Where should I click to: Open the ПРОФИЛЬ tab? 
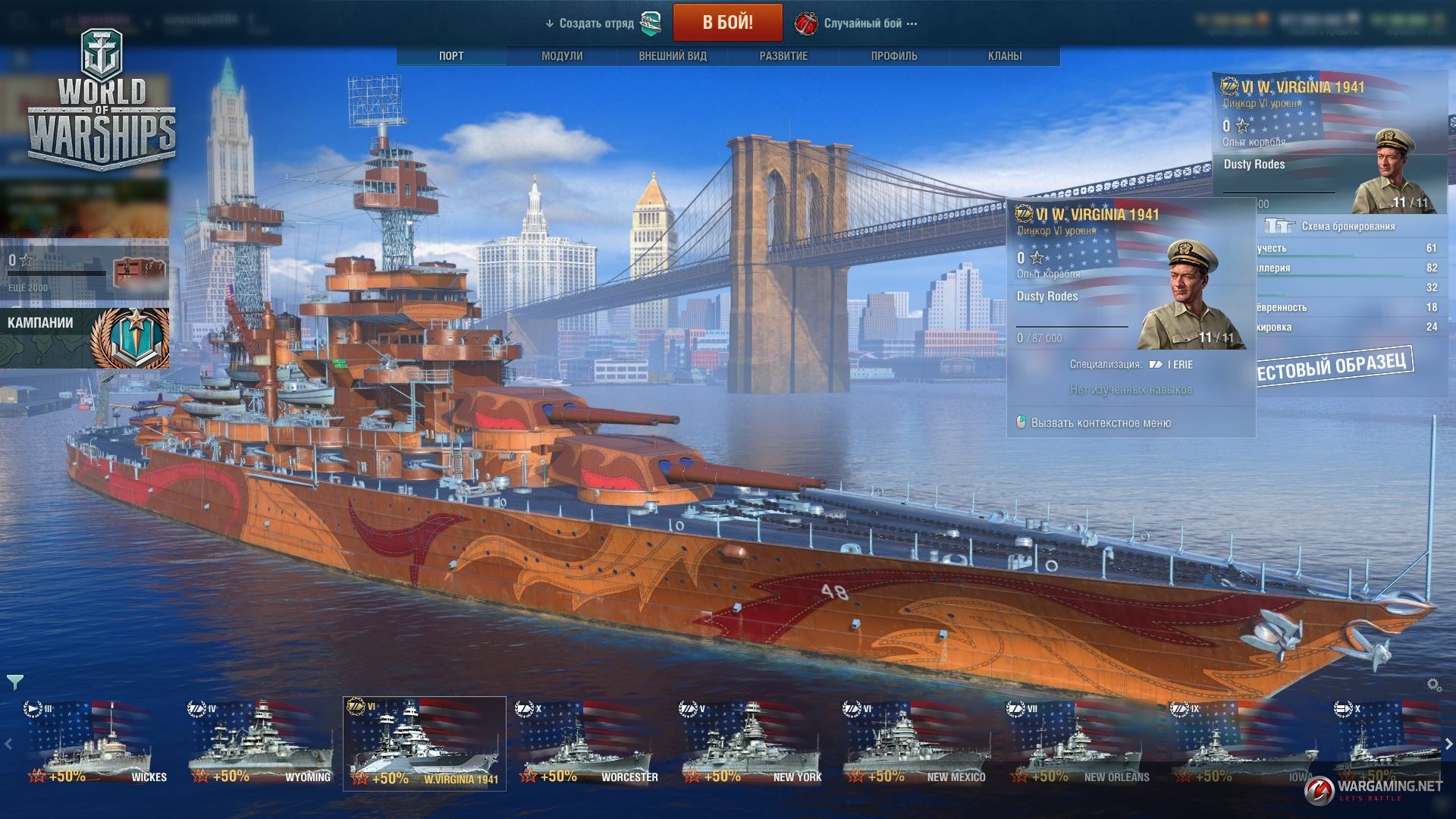(x=894, y=56)
